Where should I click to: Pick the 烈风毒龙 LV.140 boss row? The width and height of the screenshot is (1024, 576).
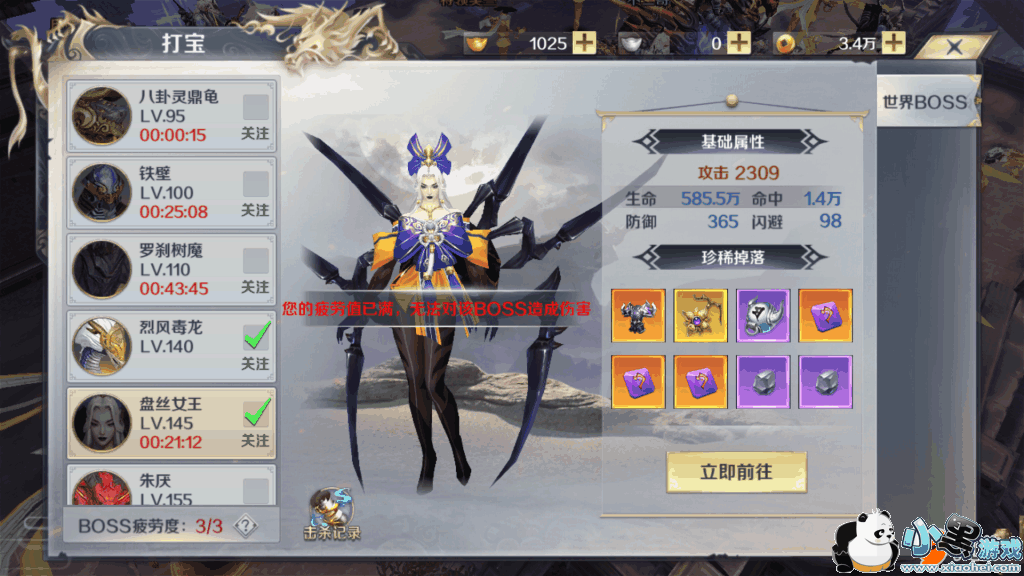[x=160, y=346]
